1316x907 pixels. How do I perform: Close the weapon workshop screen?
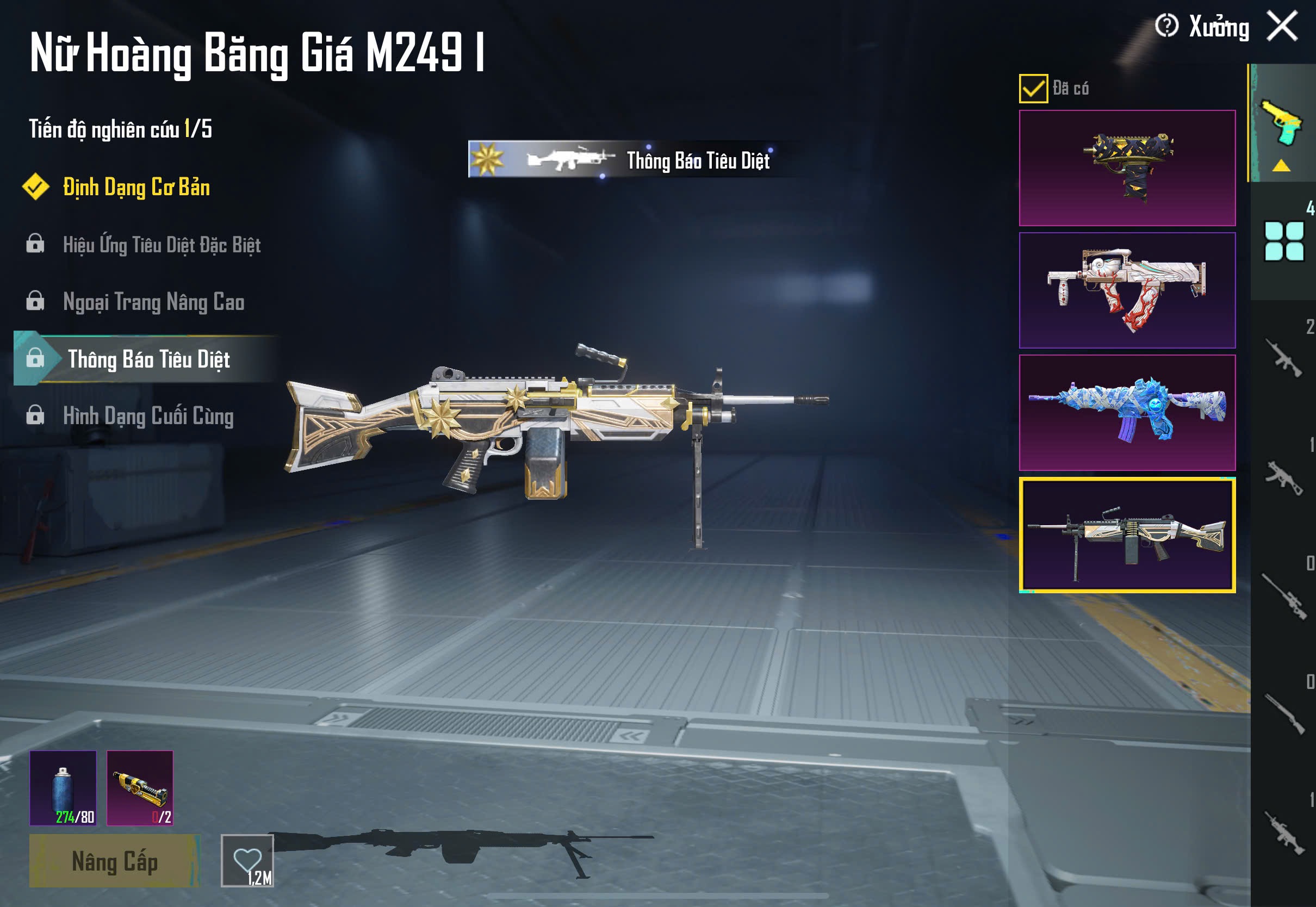[1282, 27]
